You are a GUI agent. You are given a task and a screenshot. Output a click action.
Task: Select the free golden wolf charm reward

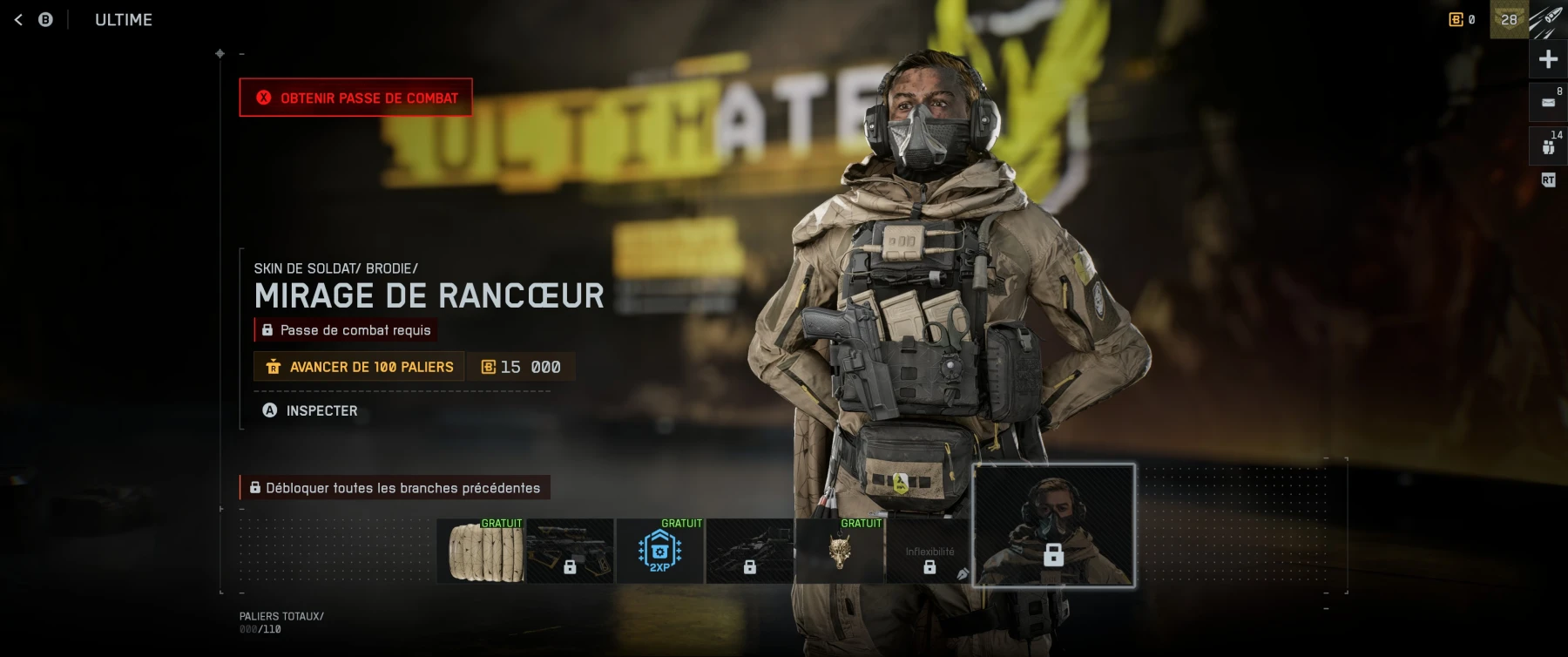pos(840,551)
